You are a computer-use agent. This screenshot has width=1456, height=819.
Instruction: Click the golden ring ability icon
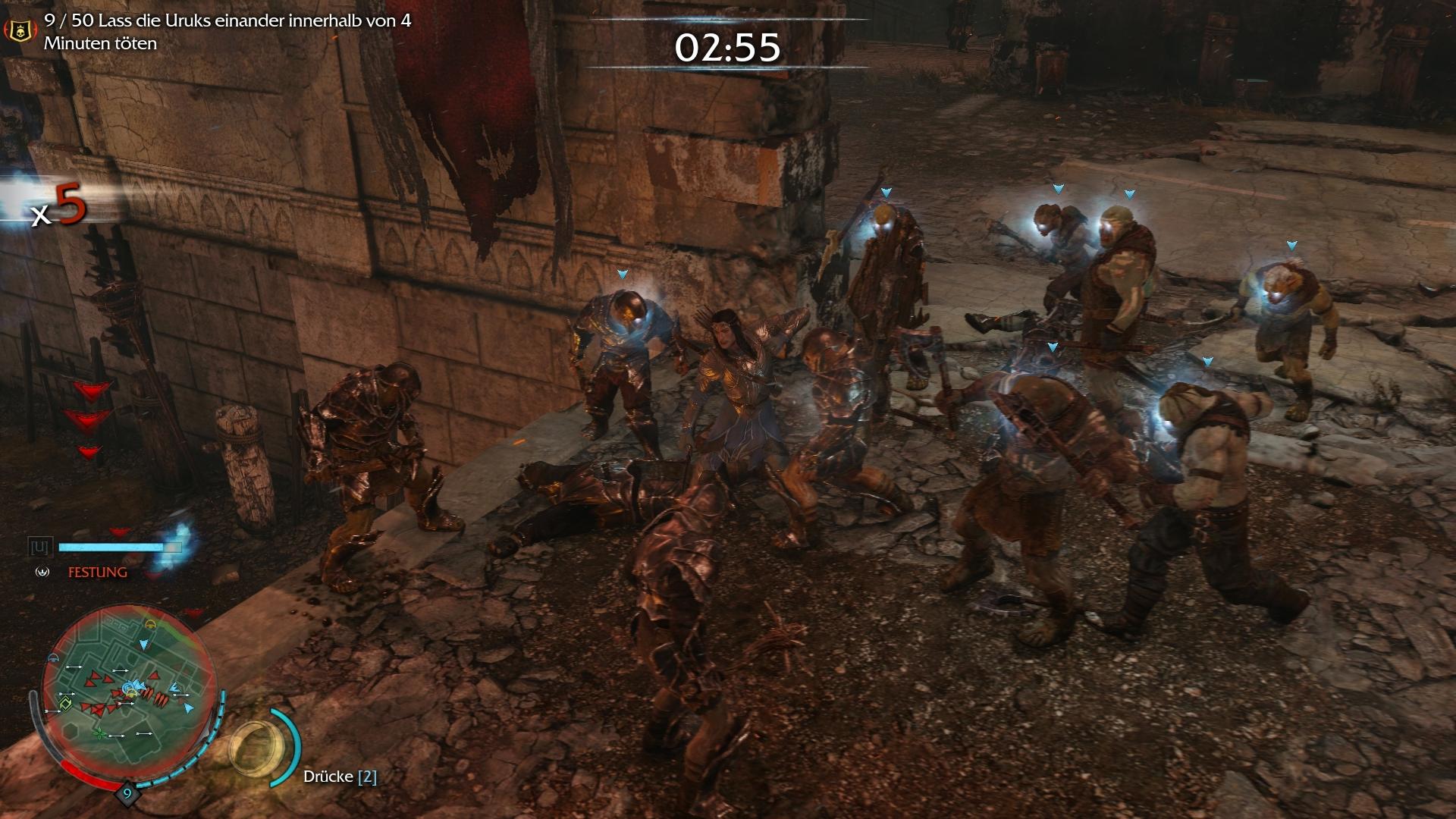(259, 747)
